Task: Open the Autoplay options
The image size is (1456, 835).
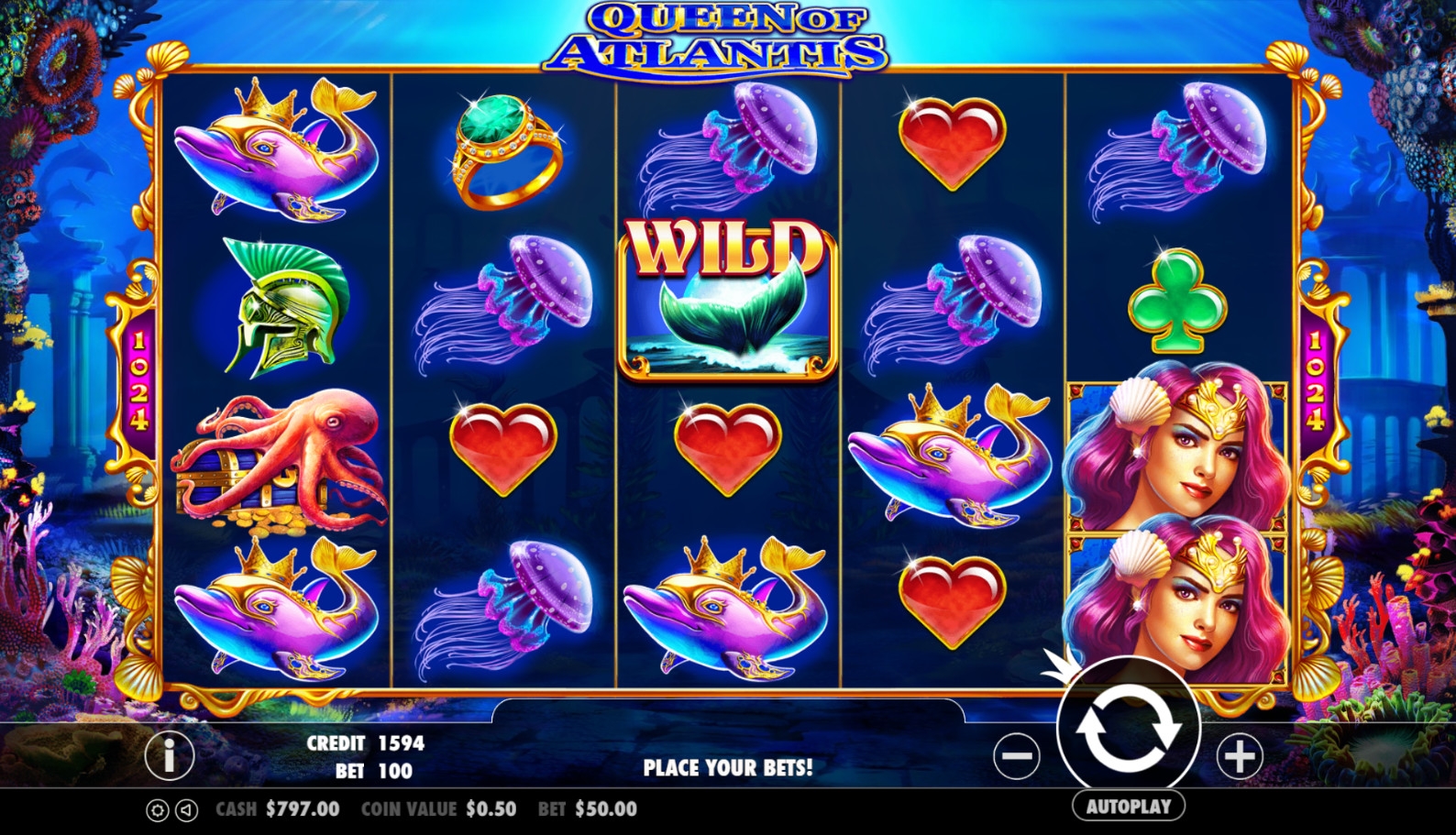Action: [x=1128, y=807]
